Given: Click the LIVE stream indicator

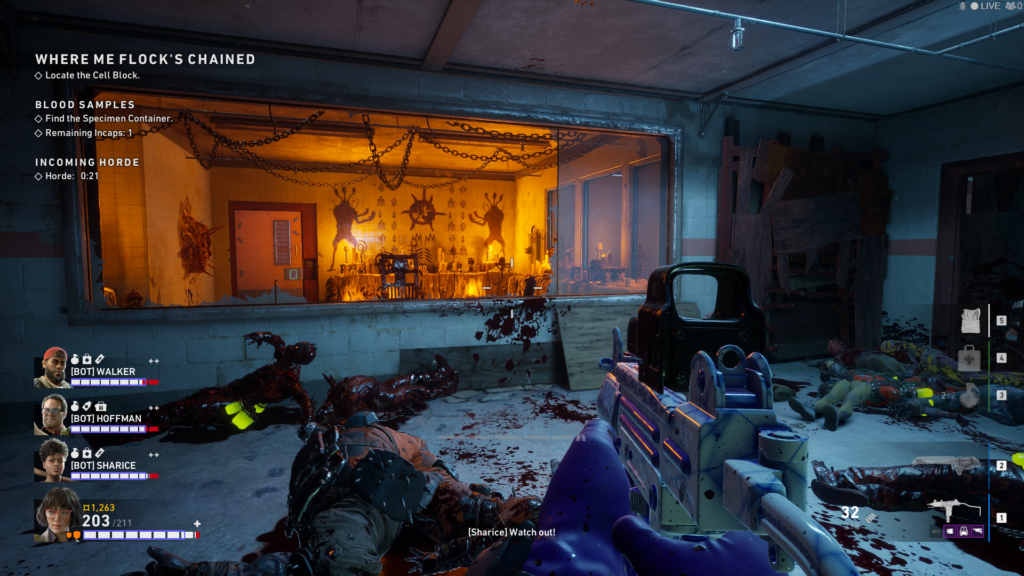Looking at the screenshot, I should click(984, 6).
